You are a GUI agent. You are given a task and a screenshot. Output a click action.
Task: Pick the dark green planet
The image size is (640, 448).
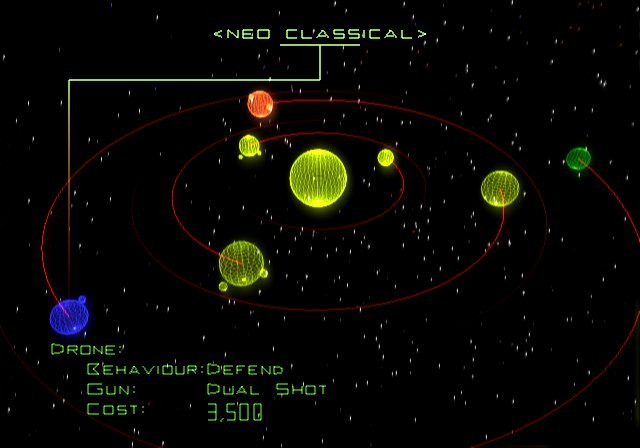pos(578,158)
